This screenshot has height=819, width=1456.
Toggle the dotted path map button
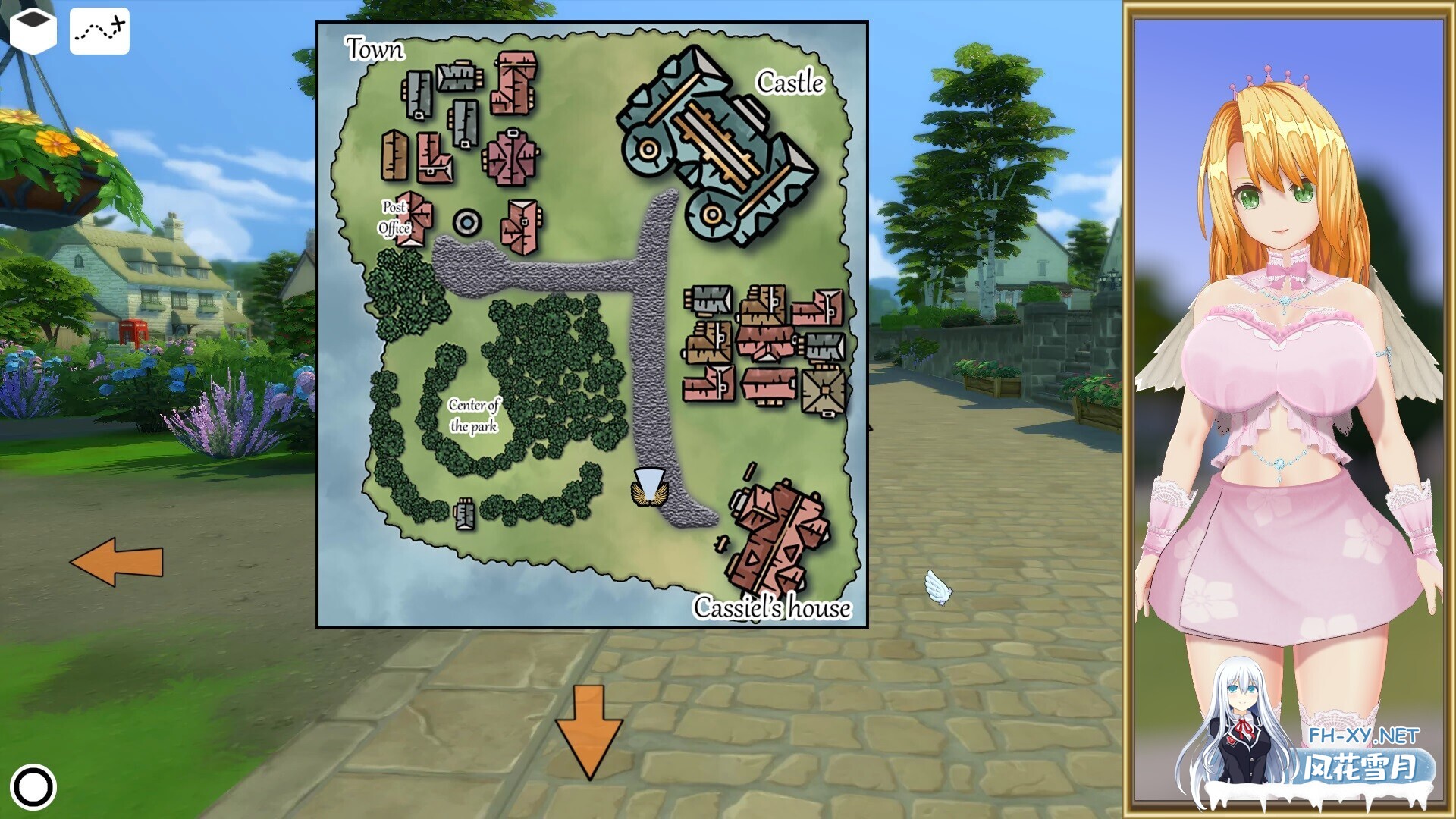[x=99, y=31]
